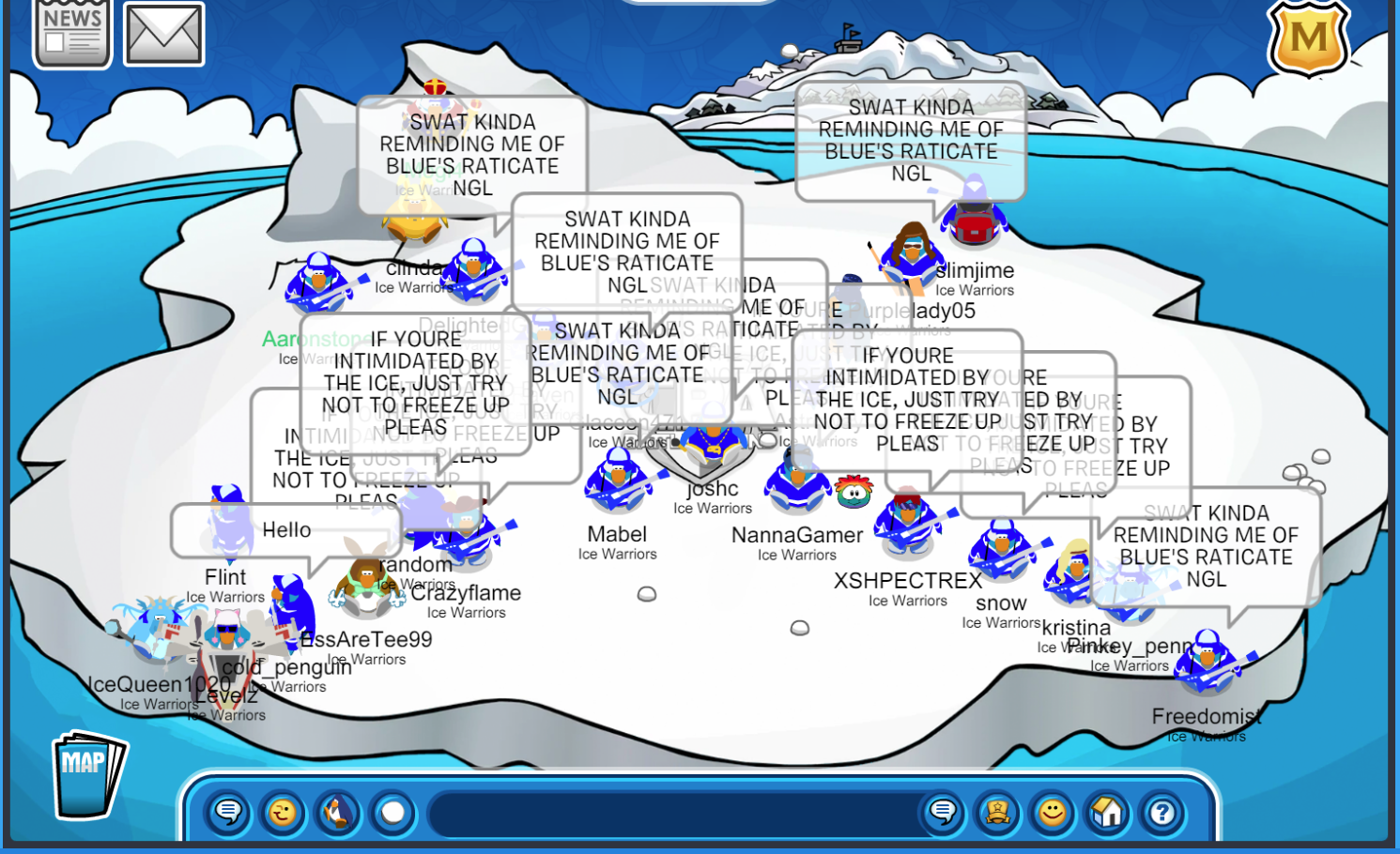This screenshot has height=854, width=1400.
Task: Open the mail envelope
Action: [x=164, y=35]
